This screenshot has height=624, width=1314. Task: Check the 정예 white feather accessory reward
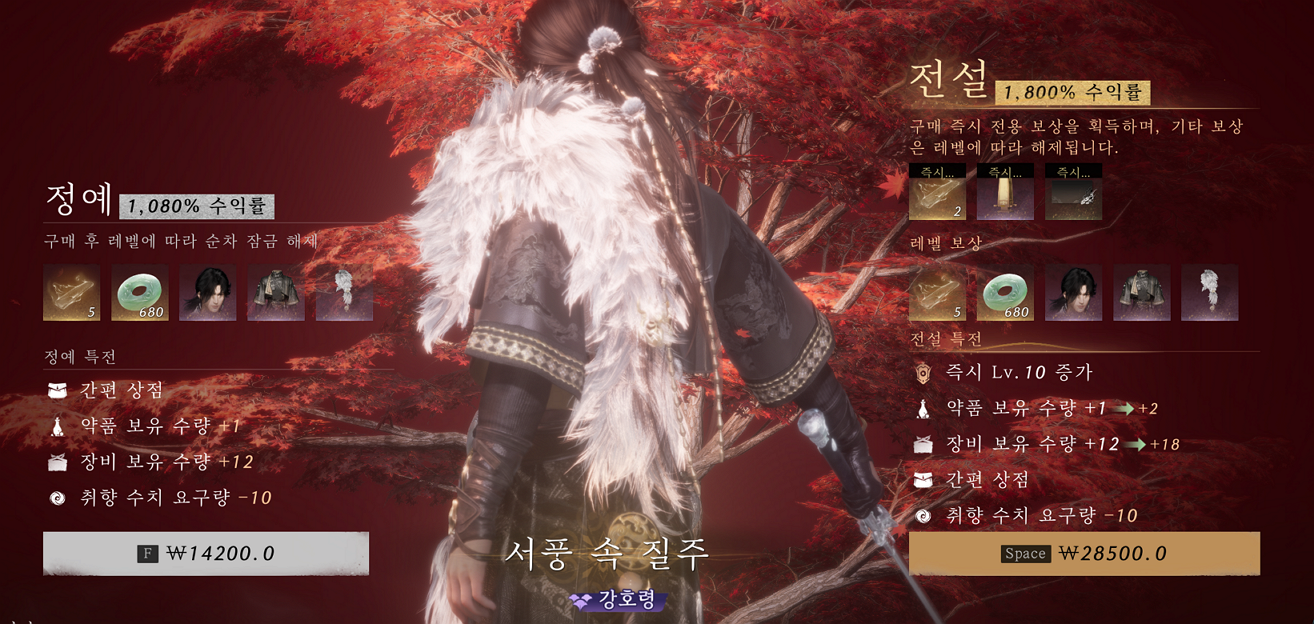344,293
